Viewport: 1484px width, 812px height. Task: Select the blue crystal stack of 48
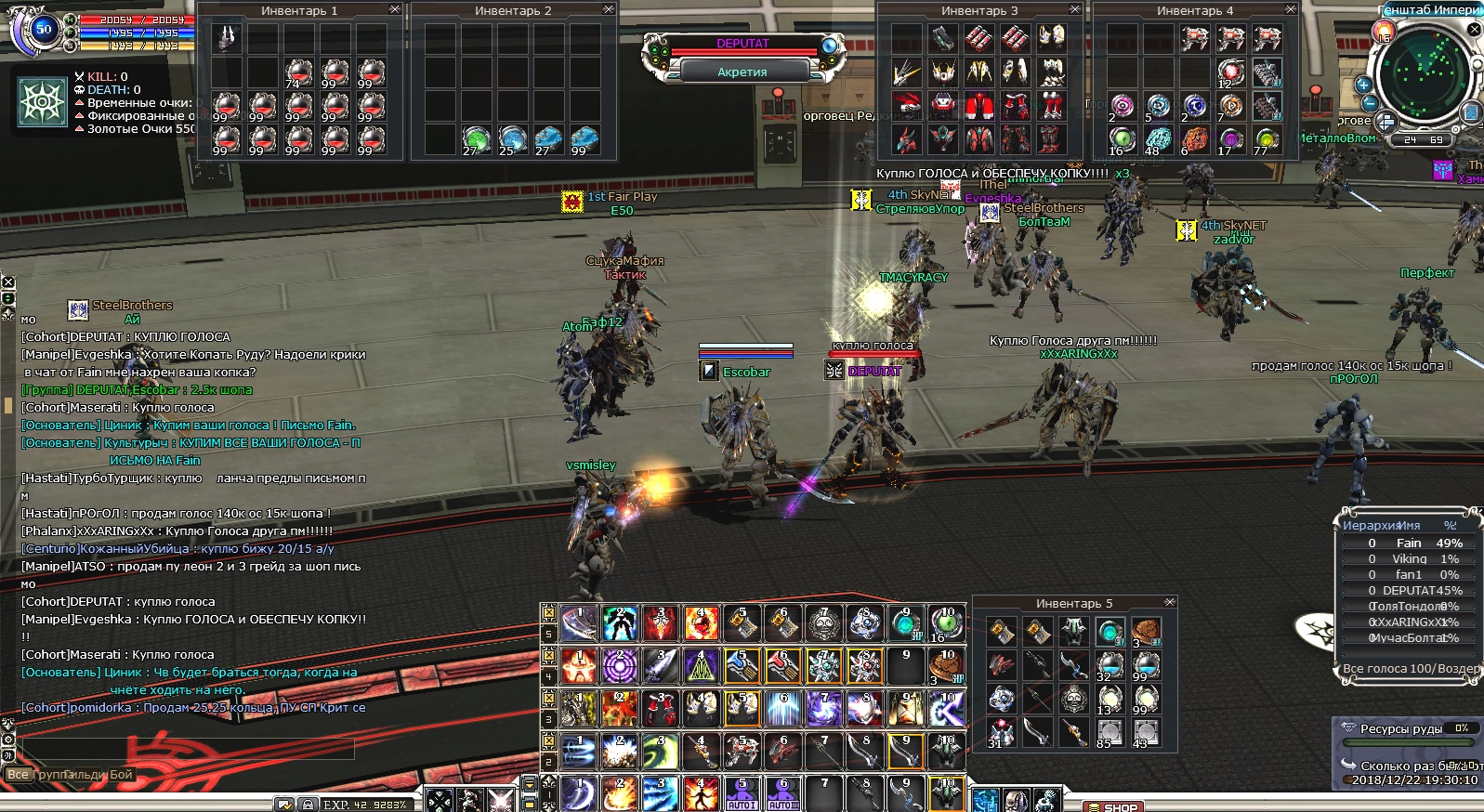[1158, 140]
